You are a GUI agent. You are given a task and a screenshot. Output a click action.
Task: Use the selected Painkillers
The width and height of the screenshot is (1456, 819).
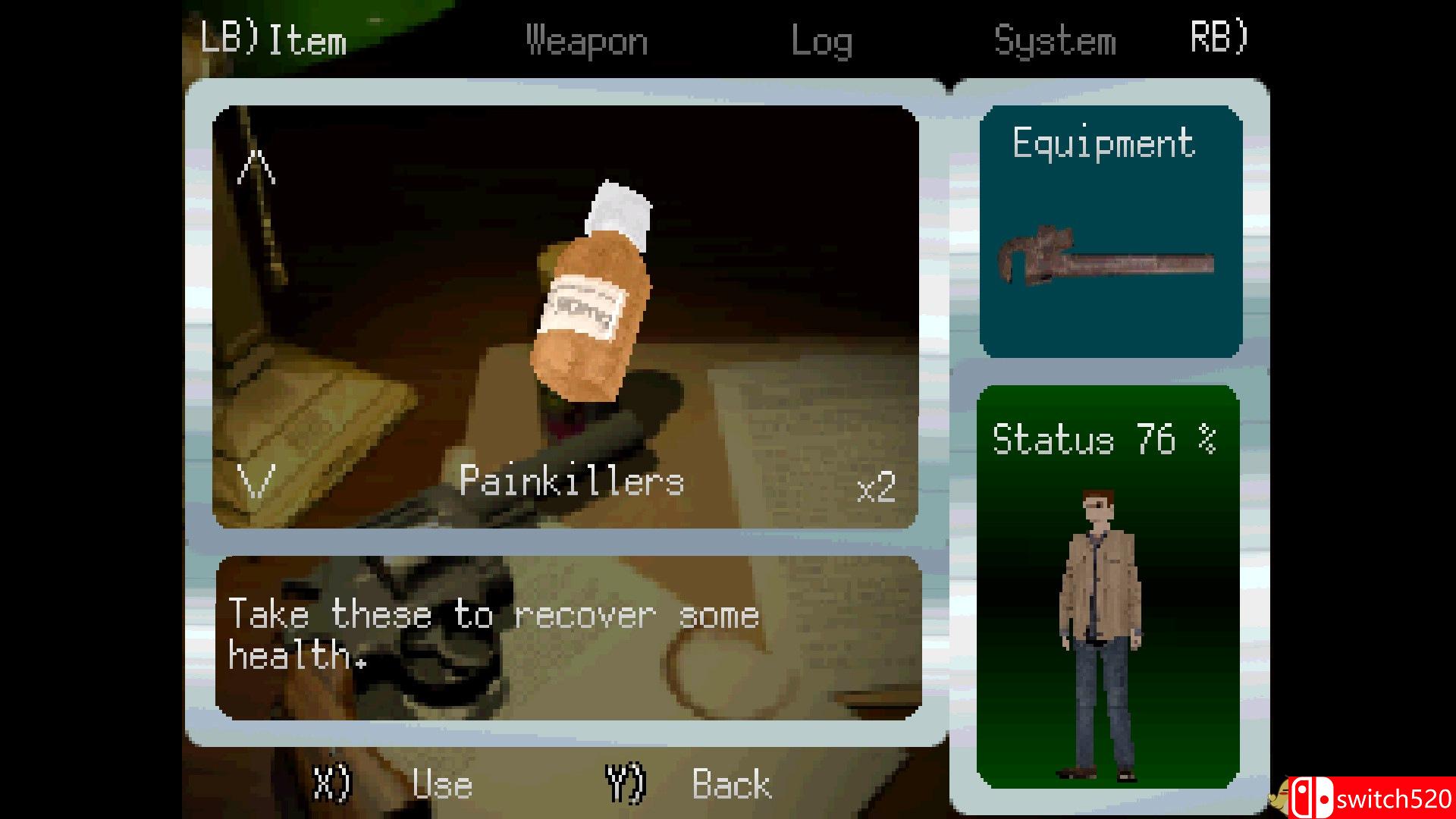441,785
